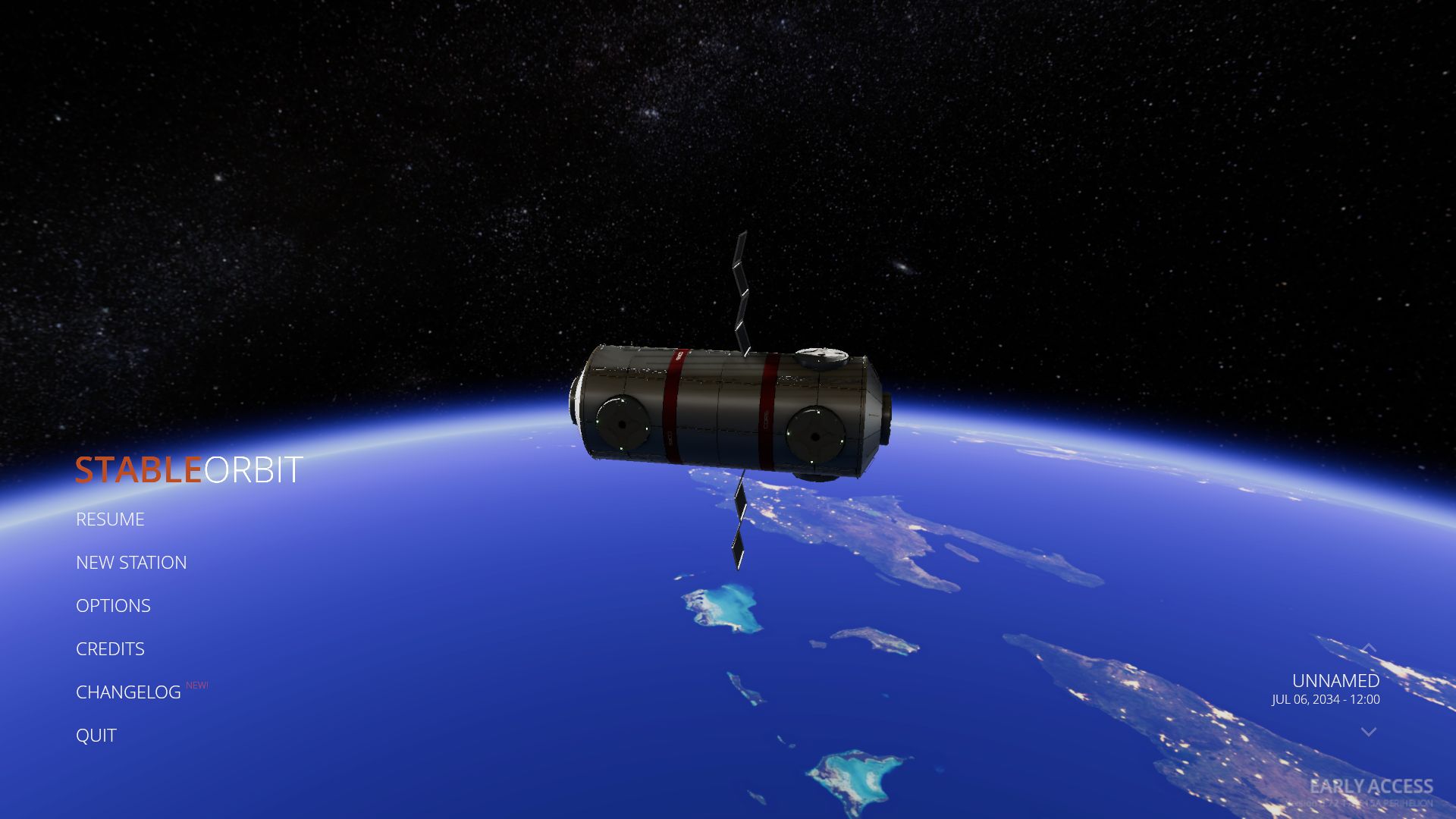Select next save with down arrow
The width and height of the screenshot is (1456, 819).
click(x=1368, y=732)
